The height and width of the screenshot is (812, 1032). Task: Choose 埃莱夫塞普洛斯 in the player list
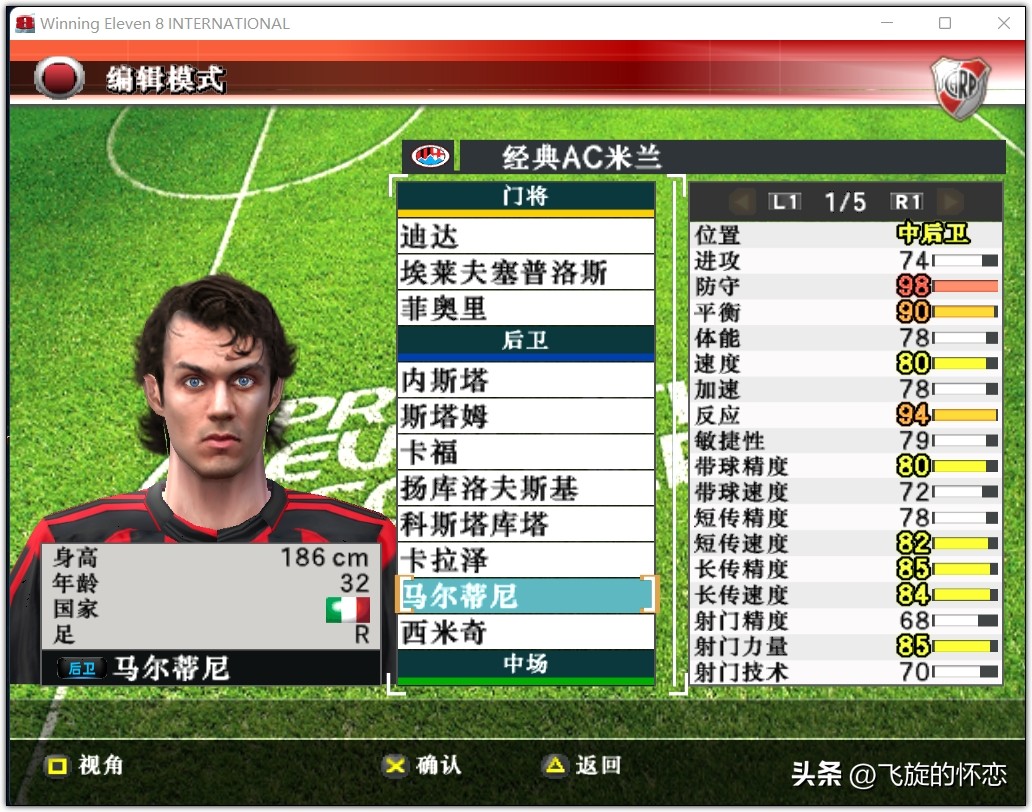525,273
